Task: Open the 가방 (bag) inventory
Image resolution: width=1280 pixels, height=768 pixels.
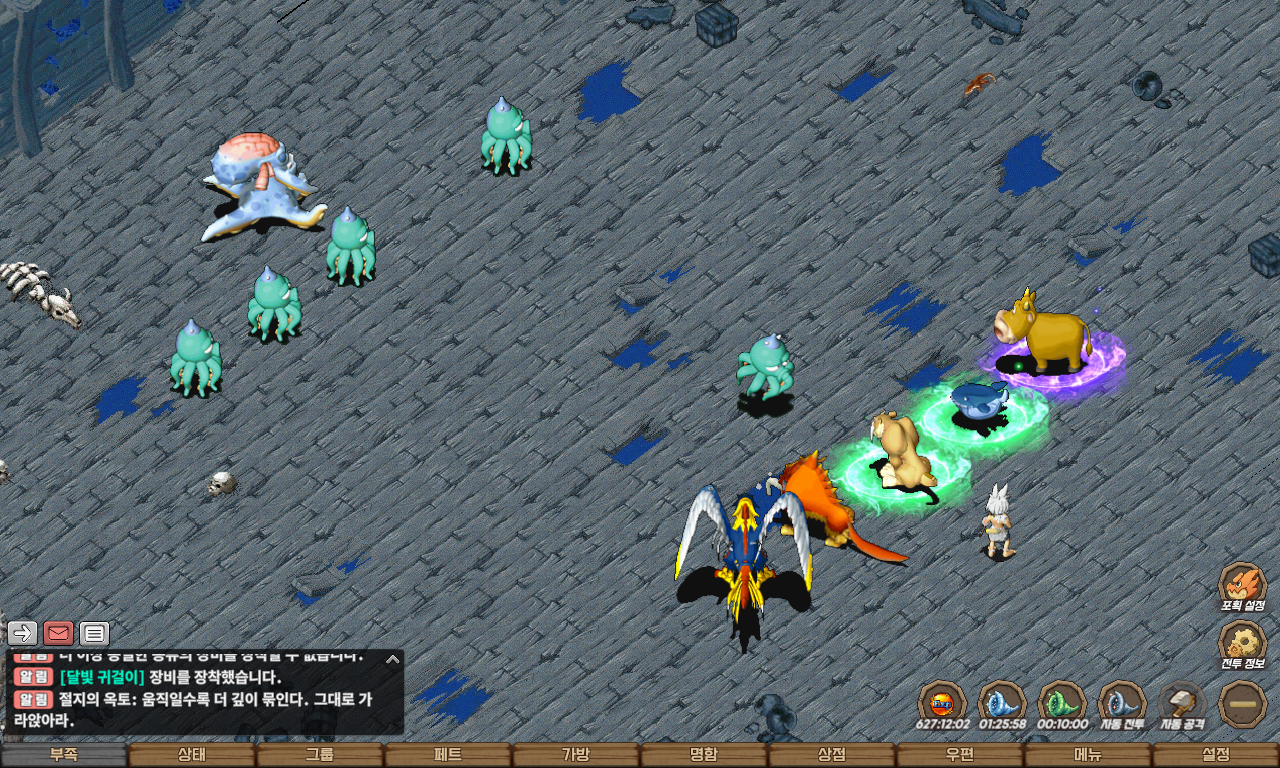Action: (x=576, y=755)
